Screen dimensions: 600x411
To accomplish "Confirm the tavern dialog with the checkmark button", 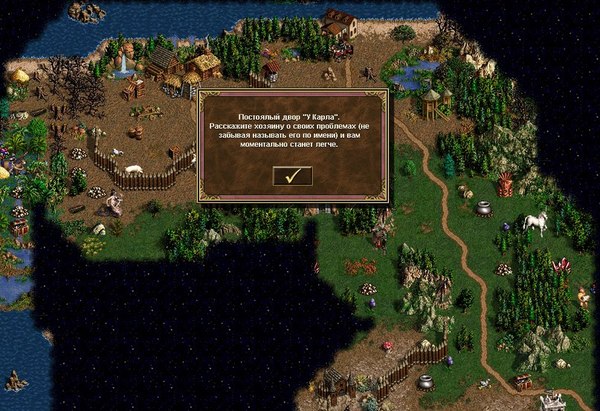I will 292,176.
